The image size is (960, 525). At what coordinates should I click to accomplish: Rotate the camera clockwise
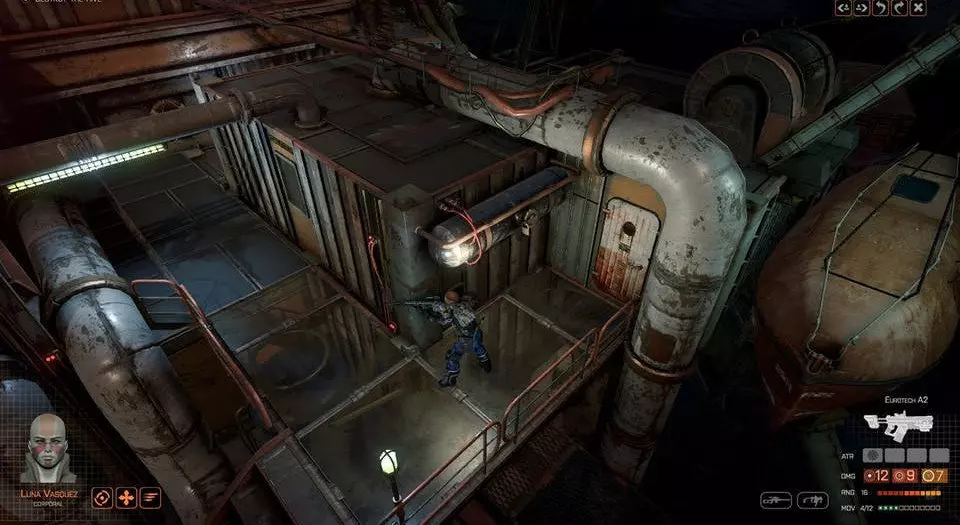tap(898, 8)
